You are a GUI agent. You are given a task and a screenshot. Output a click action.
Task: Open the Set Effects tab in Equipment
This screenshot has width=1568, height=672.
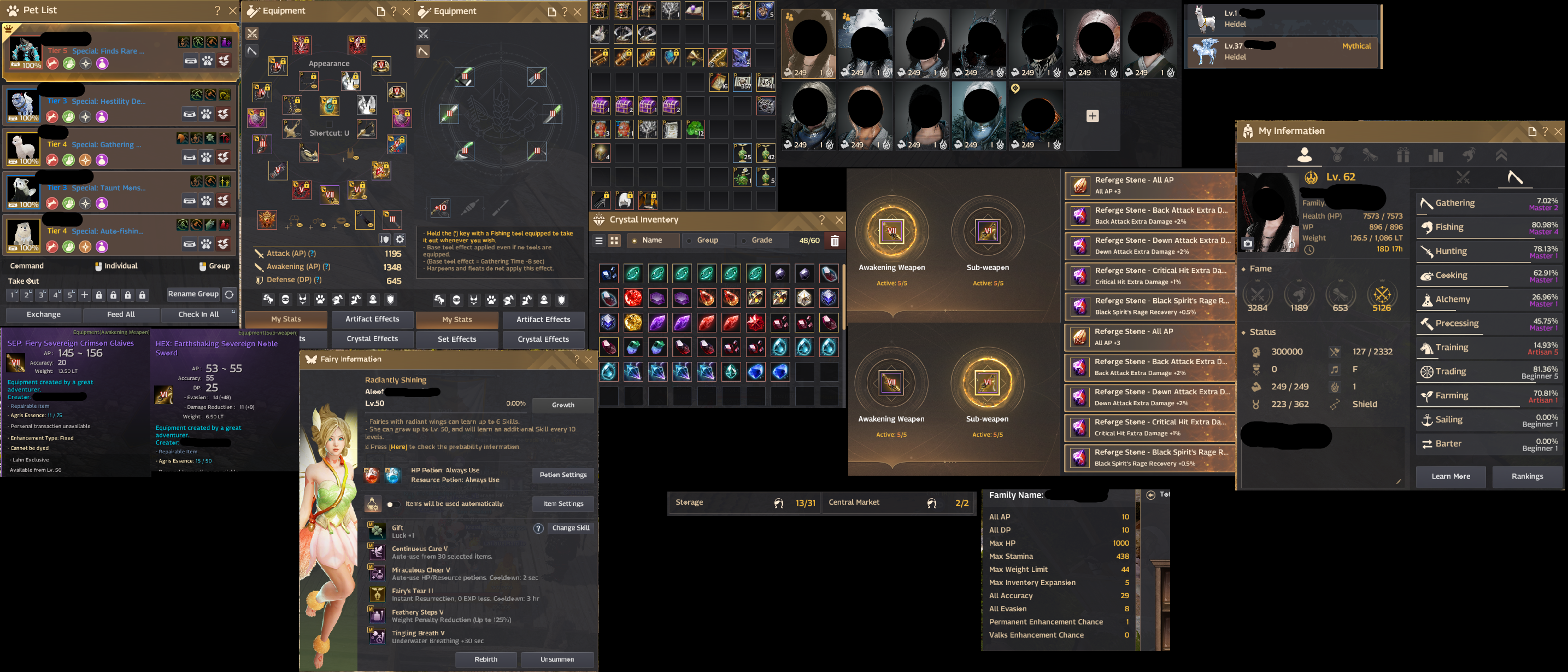tap(456, 340)
